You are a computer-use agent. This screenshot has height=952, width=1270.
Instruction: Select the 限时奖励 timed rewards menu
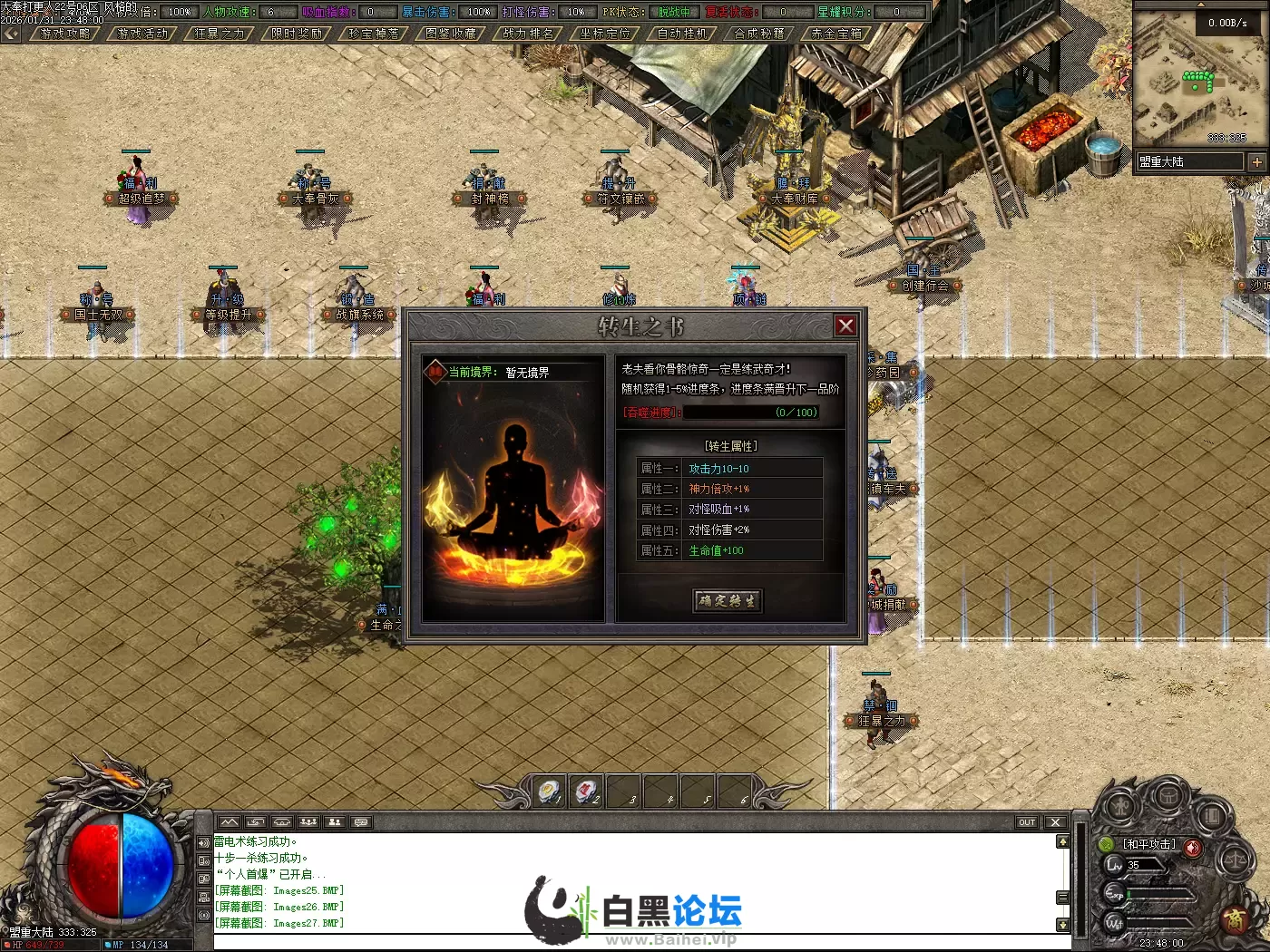(x=297, y=34)
